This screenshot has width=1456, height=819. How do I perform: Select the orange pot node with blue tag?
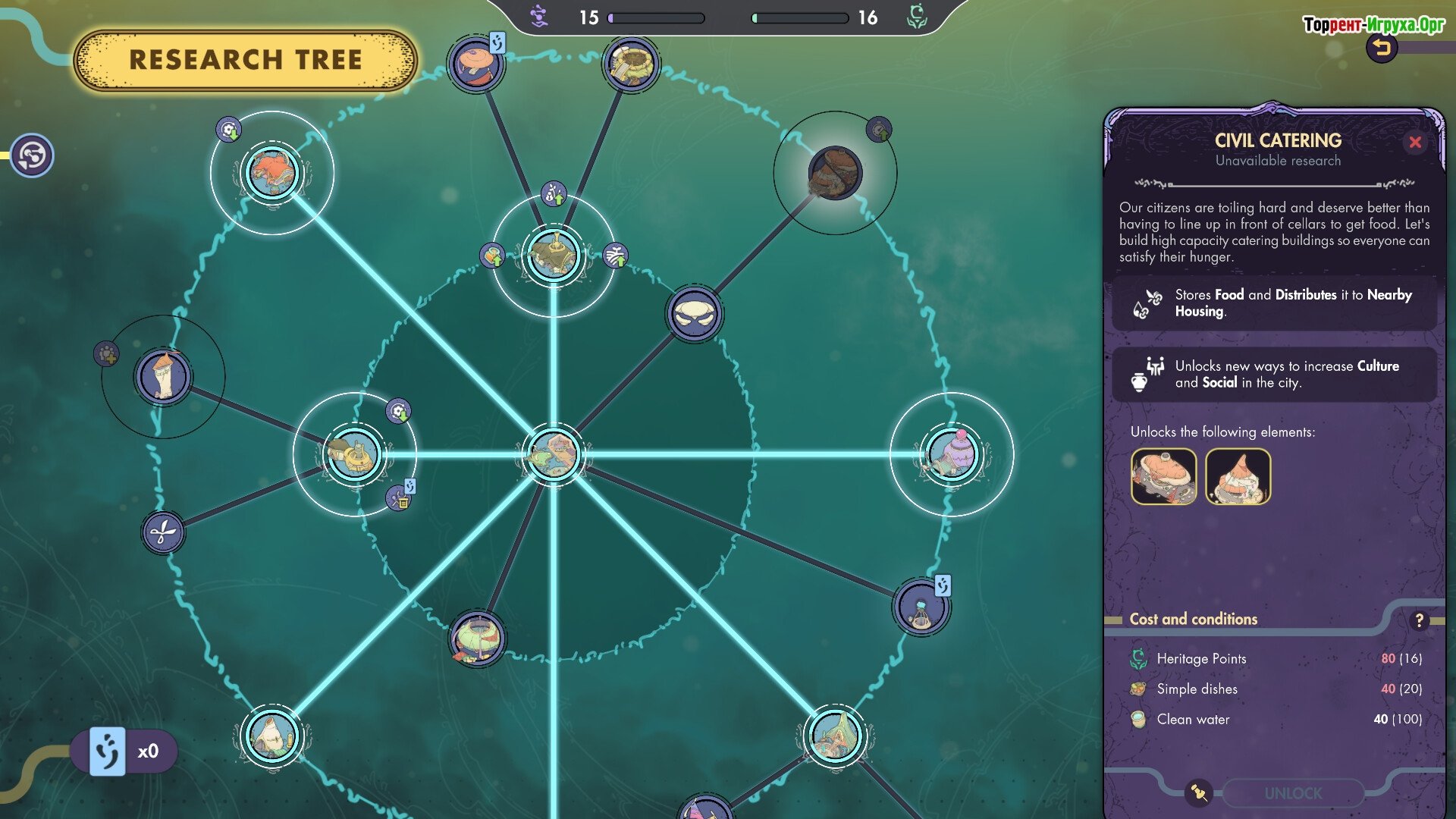[x=475, y=64]
